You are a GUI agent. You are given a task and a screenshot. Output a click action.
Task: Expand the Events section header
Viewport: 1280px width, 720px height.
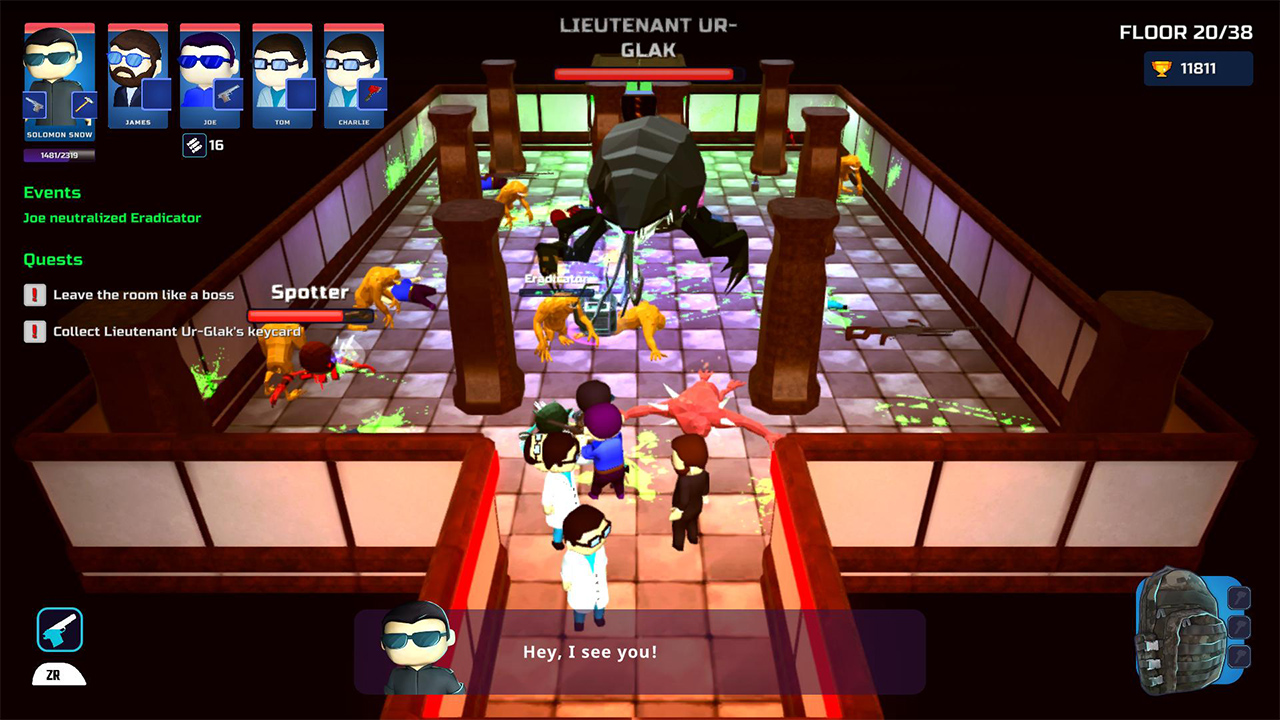coord(52,192)
